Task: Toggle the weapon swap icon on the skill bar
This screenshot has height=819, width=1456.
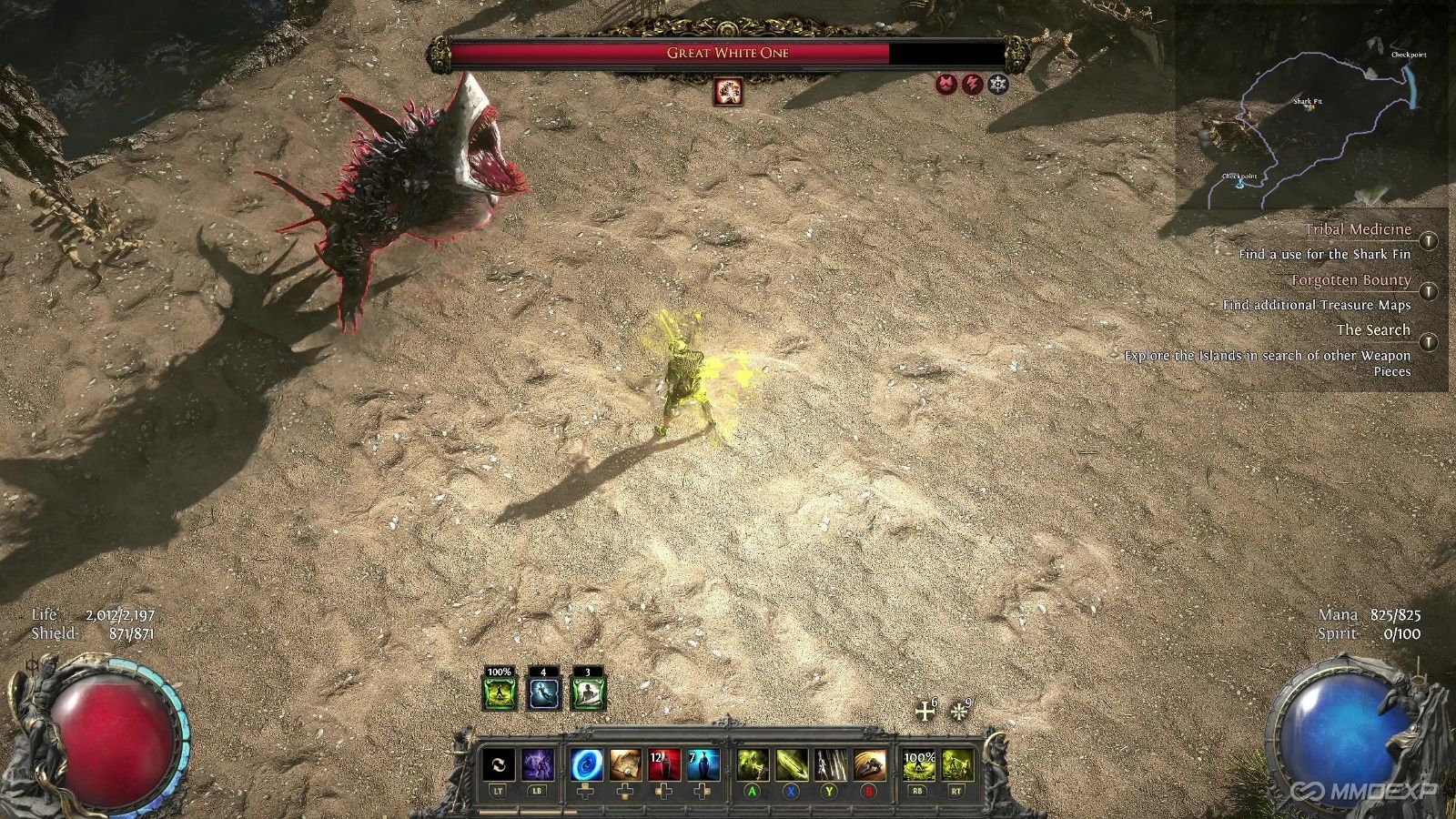Action: 497,765
